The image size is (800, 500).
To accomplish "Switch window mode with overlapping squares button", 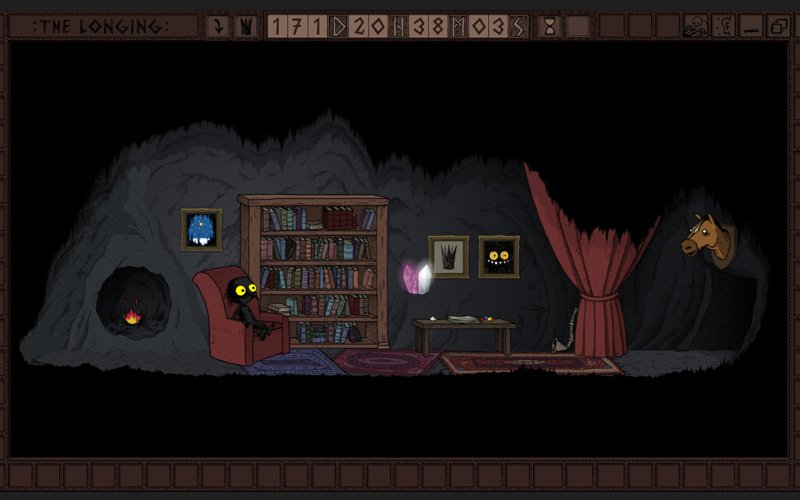I will pyautogui.click(x=778, y=27).
